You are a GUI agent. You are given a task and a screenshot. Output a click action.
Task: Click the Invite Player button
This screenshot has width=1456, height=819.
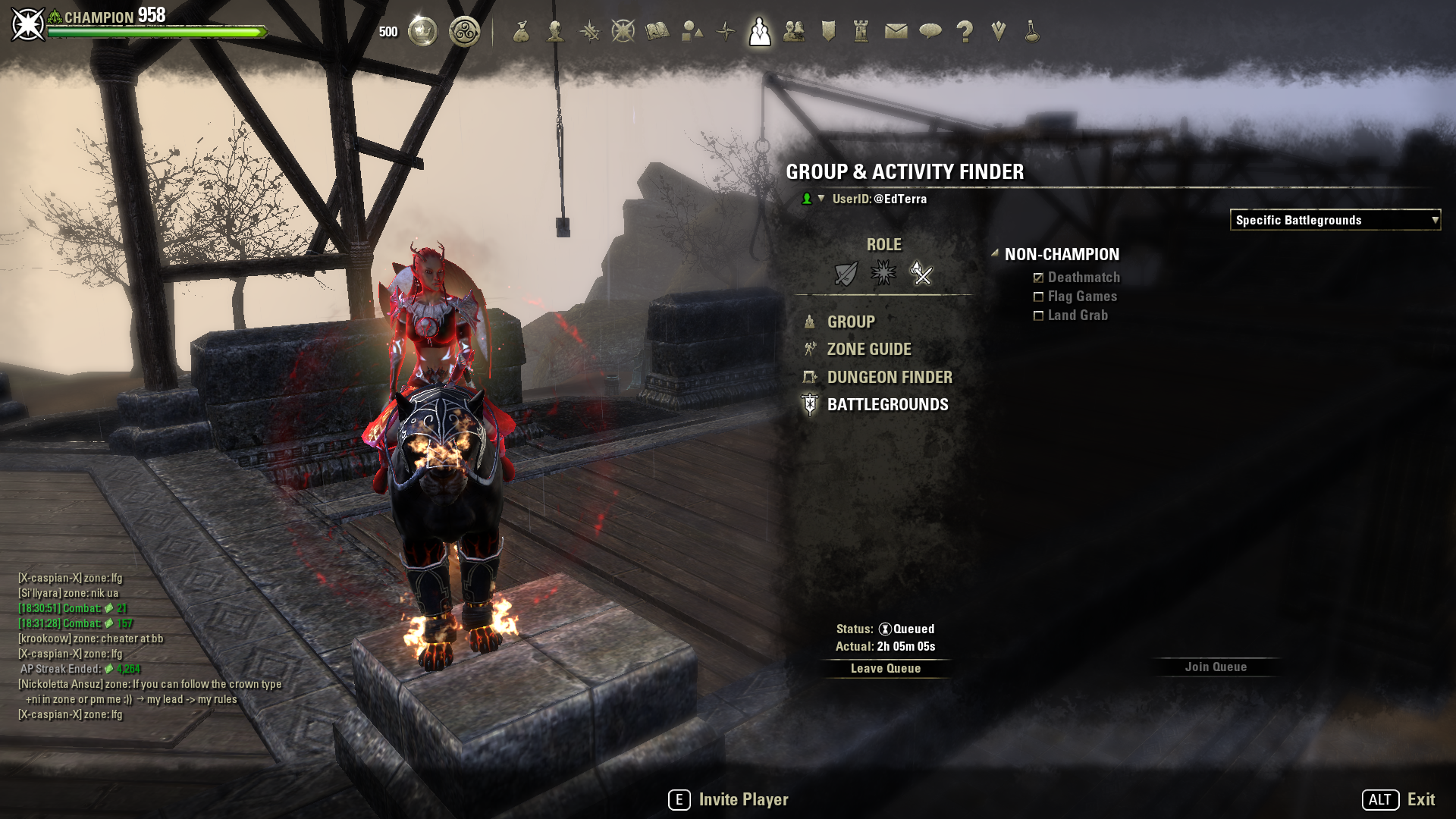tap(729, 800)
